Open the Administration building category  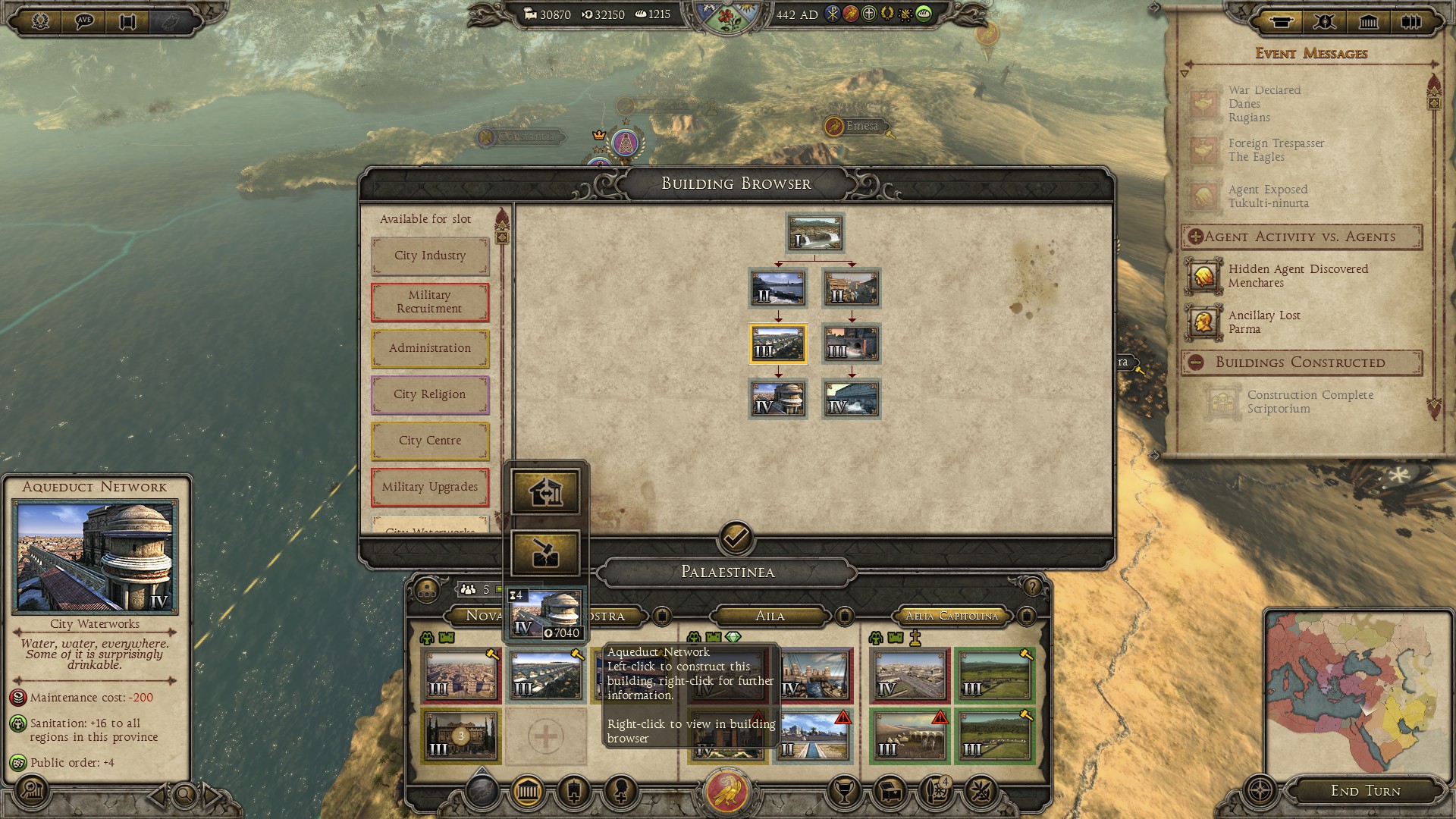pos(430,348)
